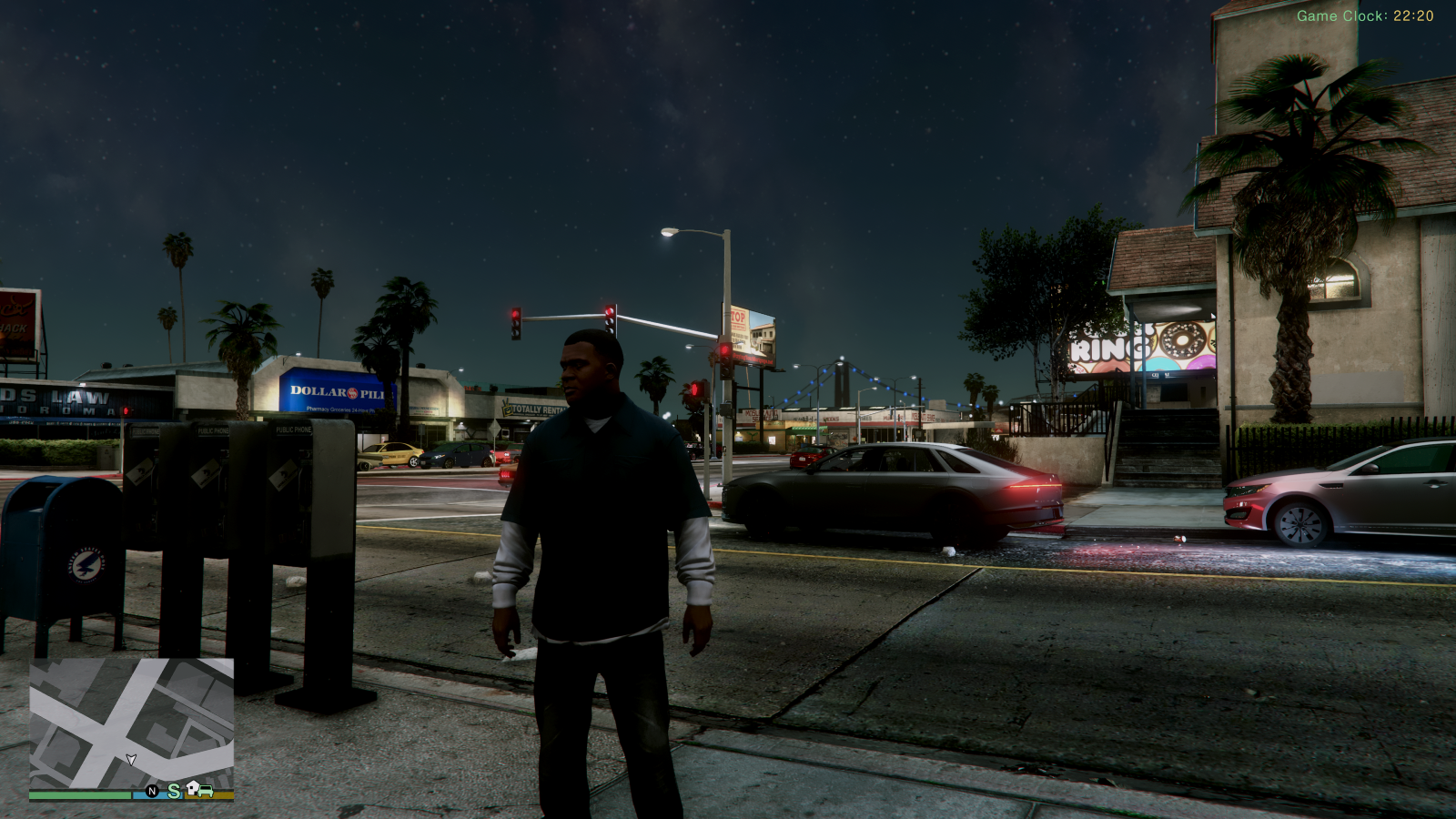
Task: Select the green S mission blip
Action: [x=173, y=791]
